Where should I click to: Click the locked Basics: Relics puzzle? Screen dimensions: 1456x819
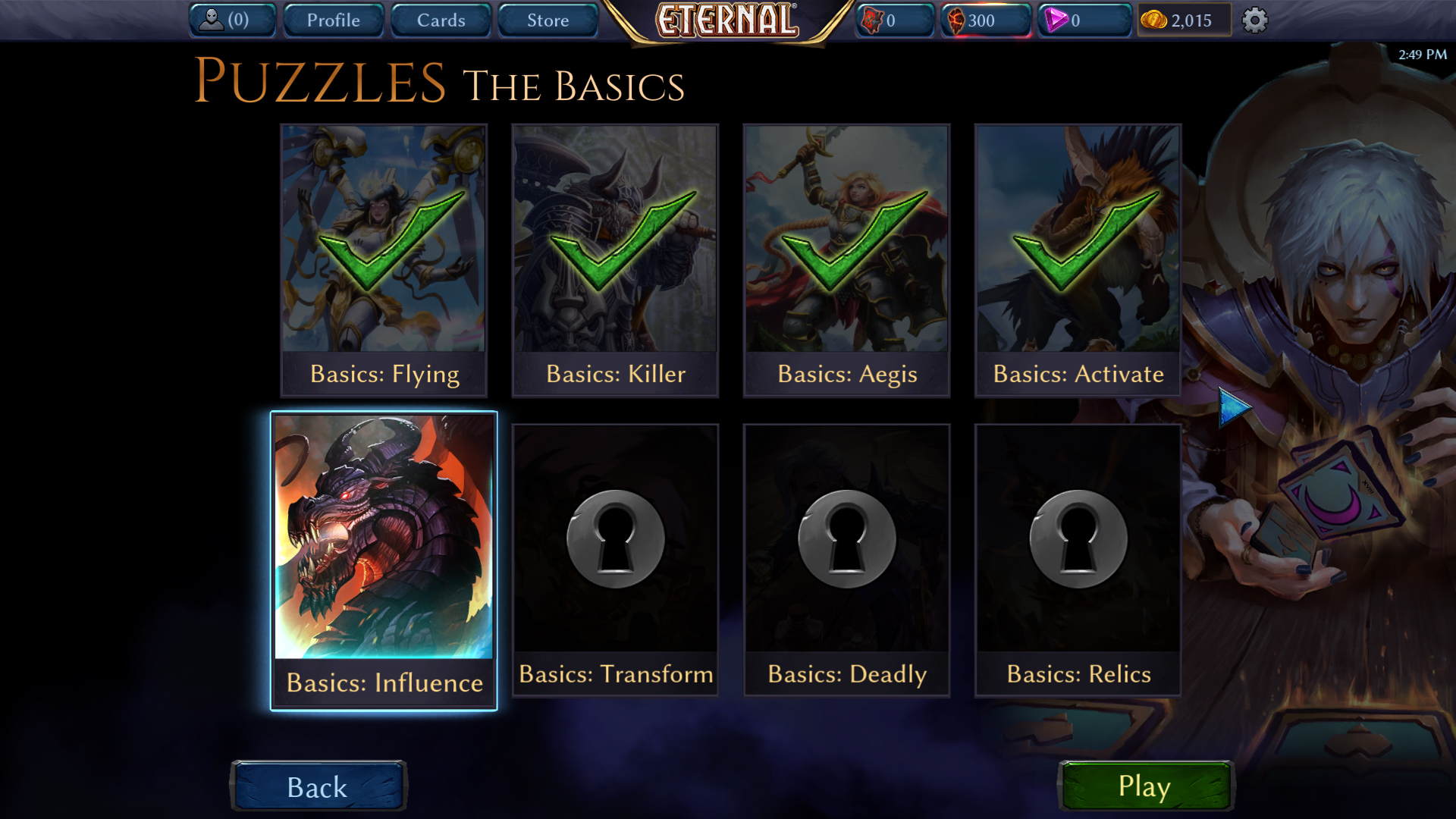pyautogui.click(x=1078, y=560)
